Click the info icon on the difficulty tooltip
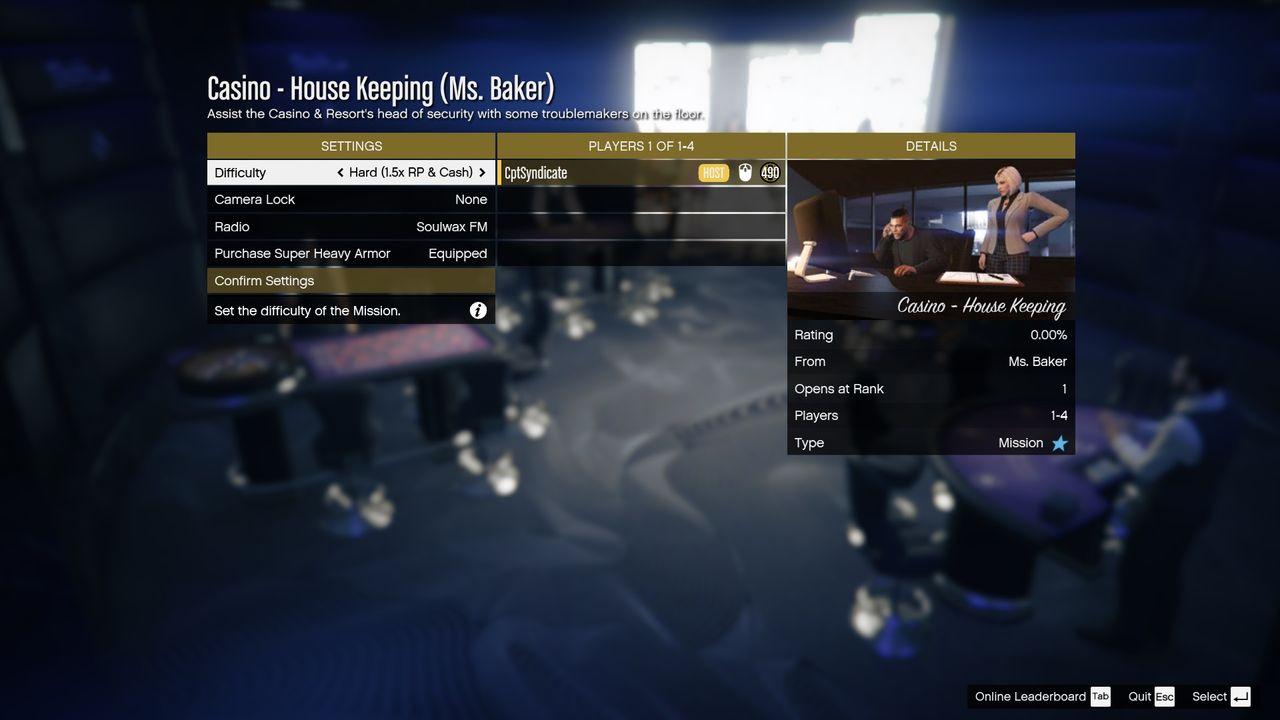Viewport: 1280px width, 720px height. [x=478, y=310]
